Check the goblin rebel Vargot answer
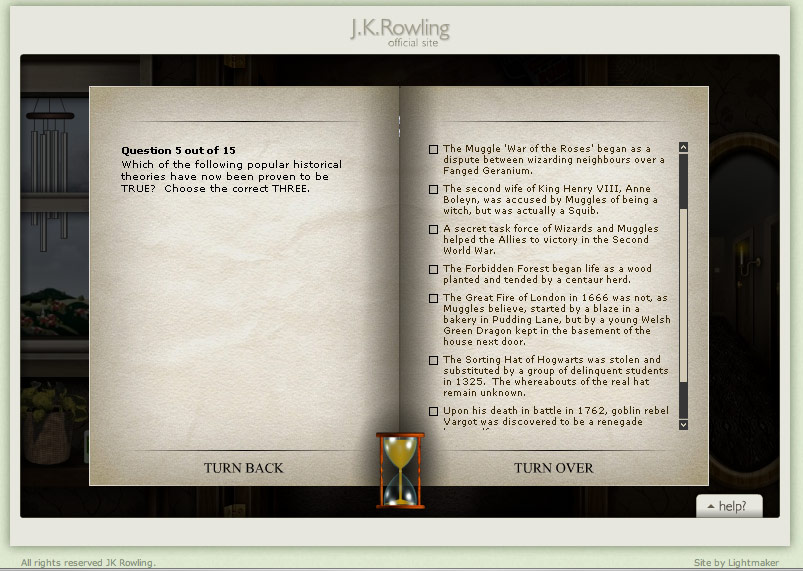Image resolution: width=803 pixels, height=571 pixels. click(433, 411)
